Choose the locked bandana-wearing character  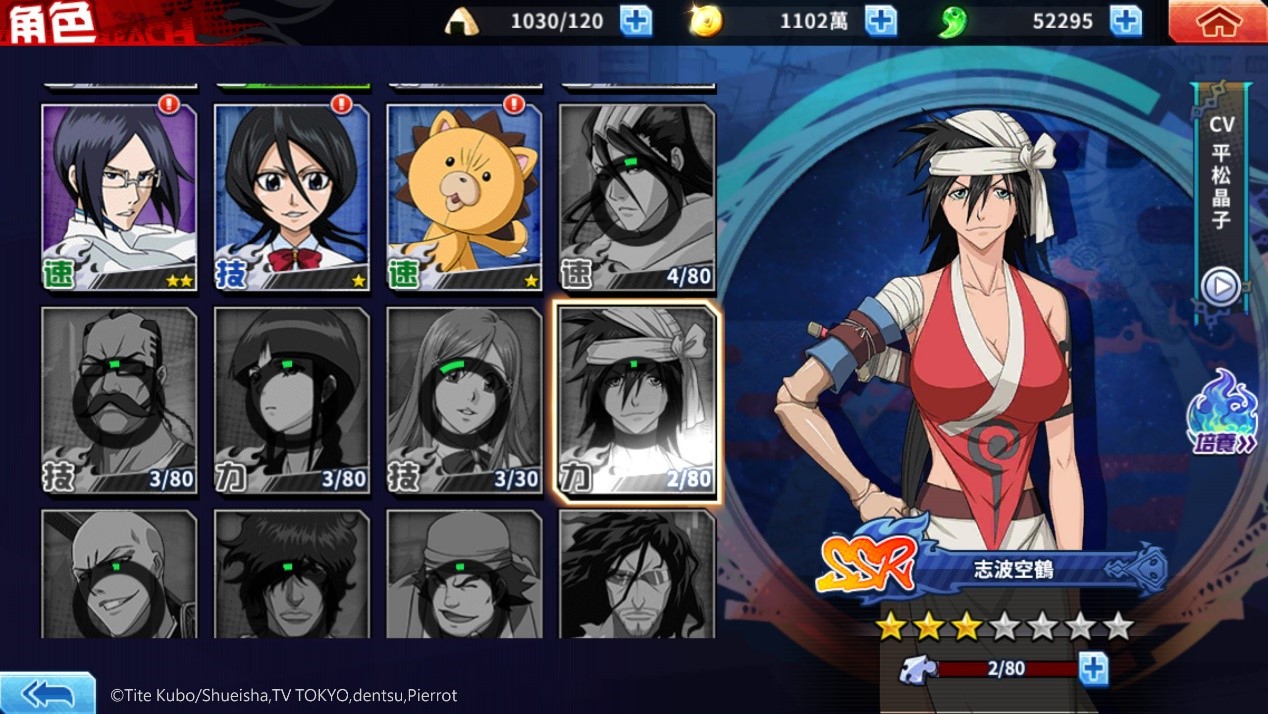click(464, 574)
